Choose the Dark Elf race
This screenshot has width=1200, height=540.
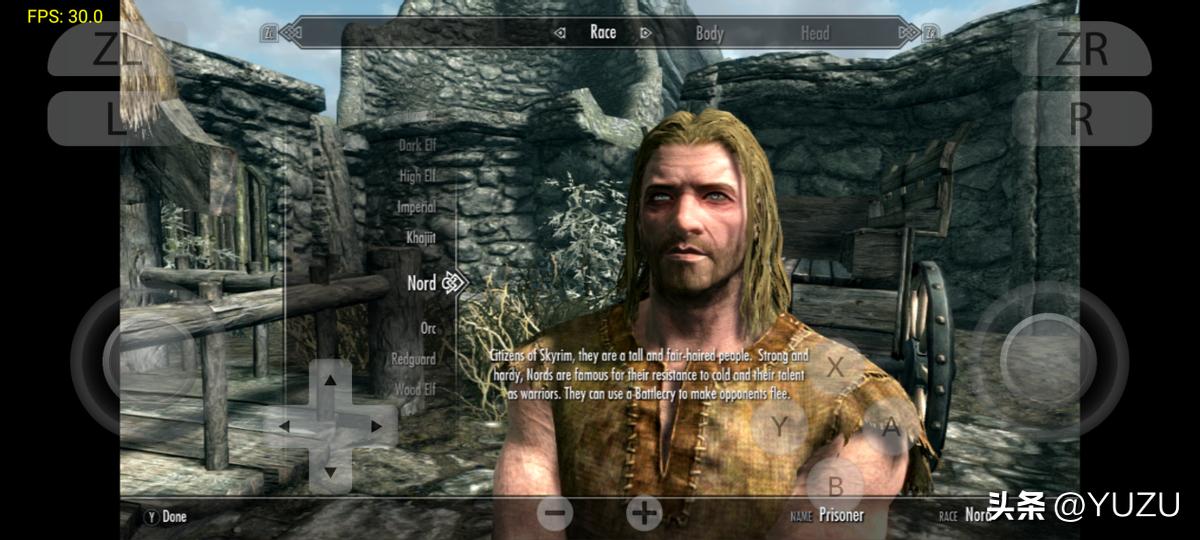(417, 145)
